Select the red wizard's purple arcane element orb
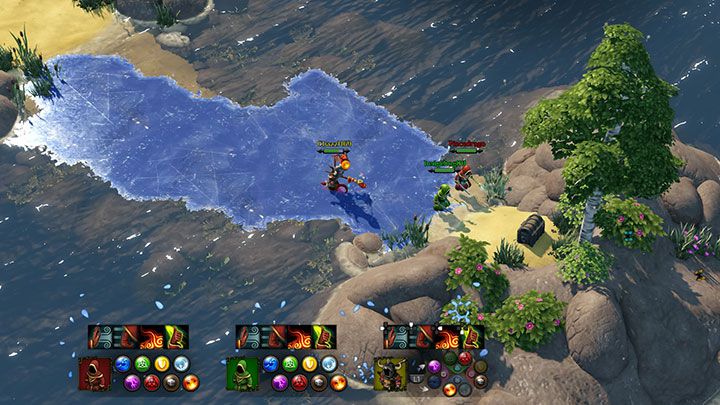This screenshot has width=720, height=405. pos(132,382)
